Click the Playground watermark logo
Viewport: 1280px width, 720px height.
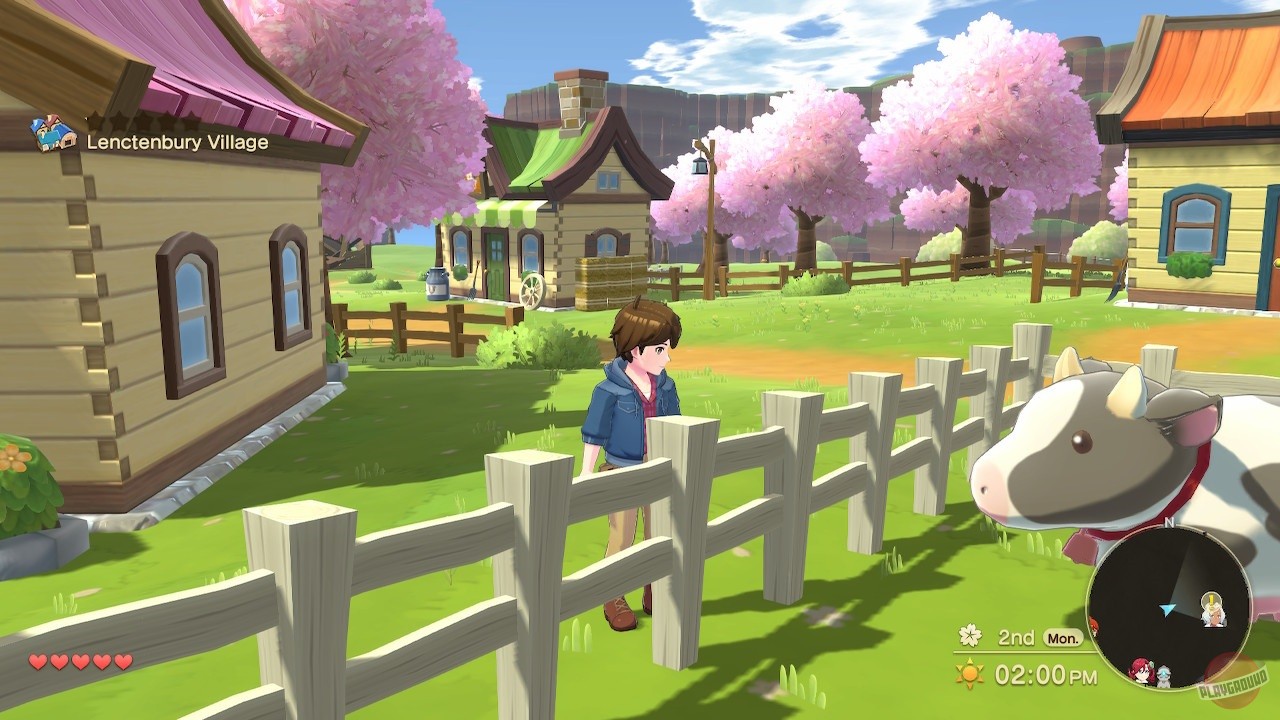1234,684
